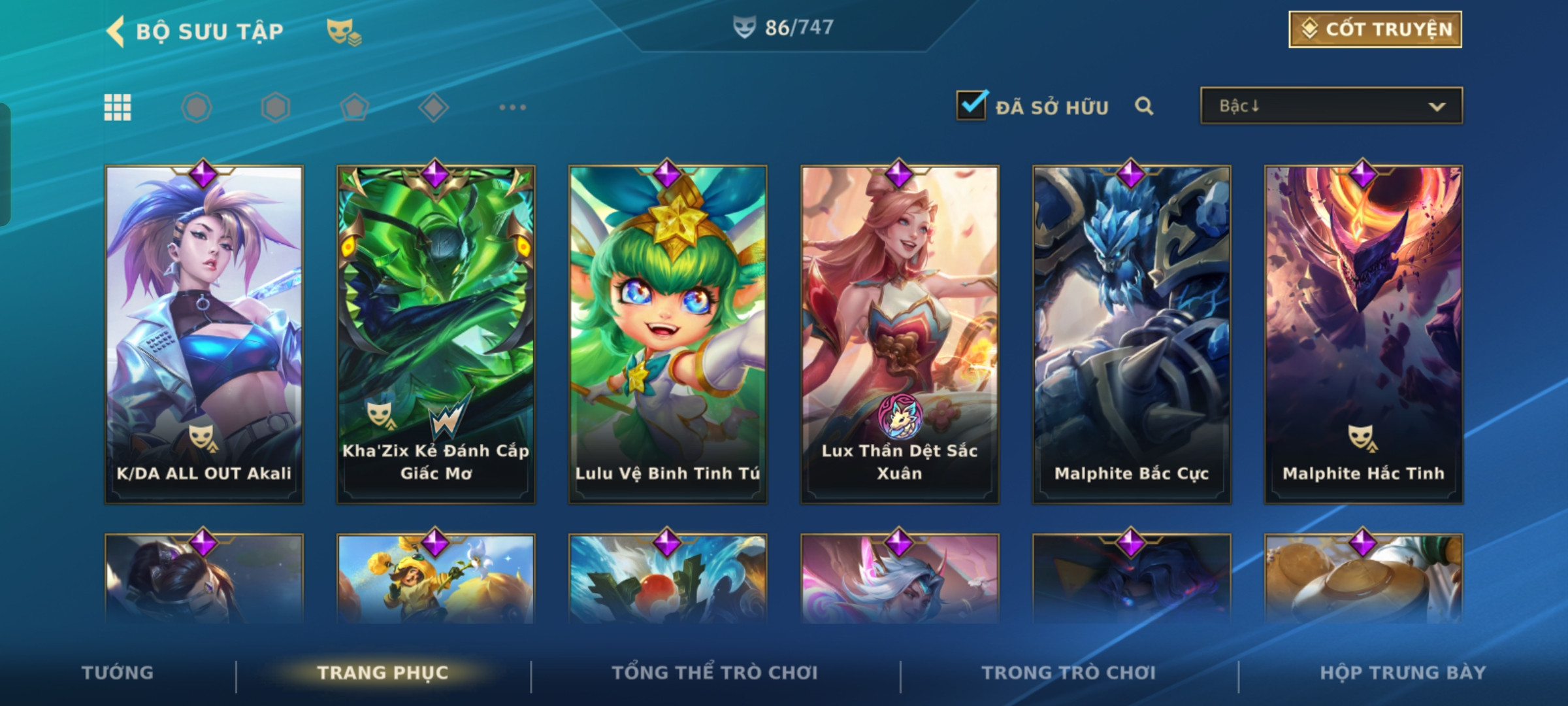Viewport: 1568px width, 706px height.
Task: Expand the Bậc sort dropdown
Action: point(1331,106)
